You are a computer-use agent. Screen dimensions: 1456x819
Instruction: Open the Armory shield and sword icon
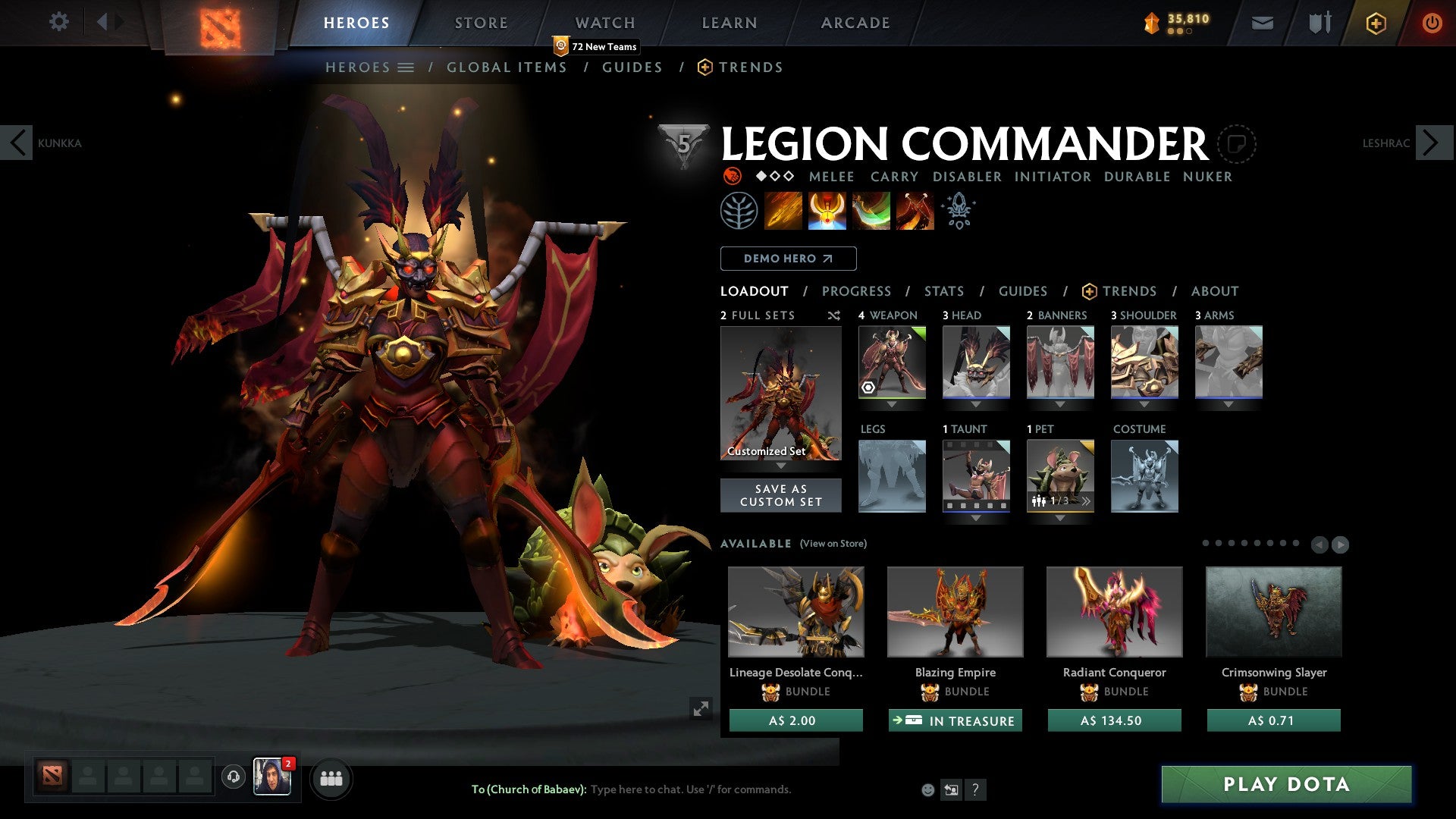(1318, 23)
